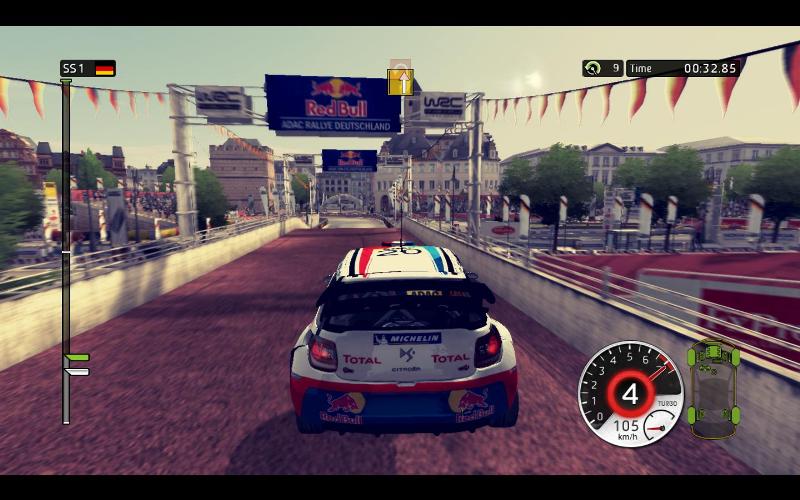Click the rewind counter icon
The image size is (800, 500).
593,68
